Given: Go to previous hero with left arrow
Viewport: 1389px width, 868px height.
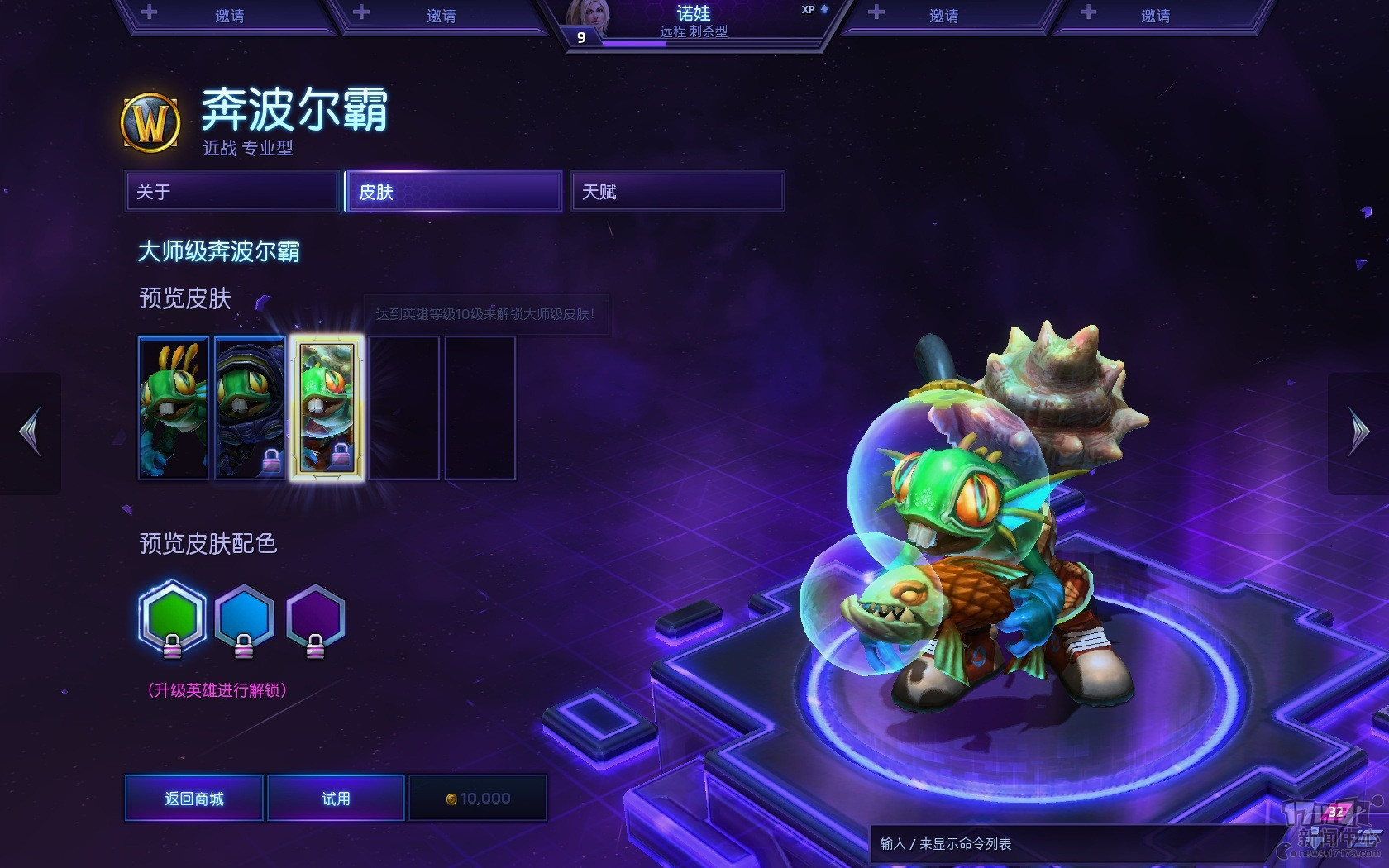Looking at the screenshot, I should [x=31, y=432].
